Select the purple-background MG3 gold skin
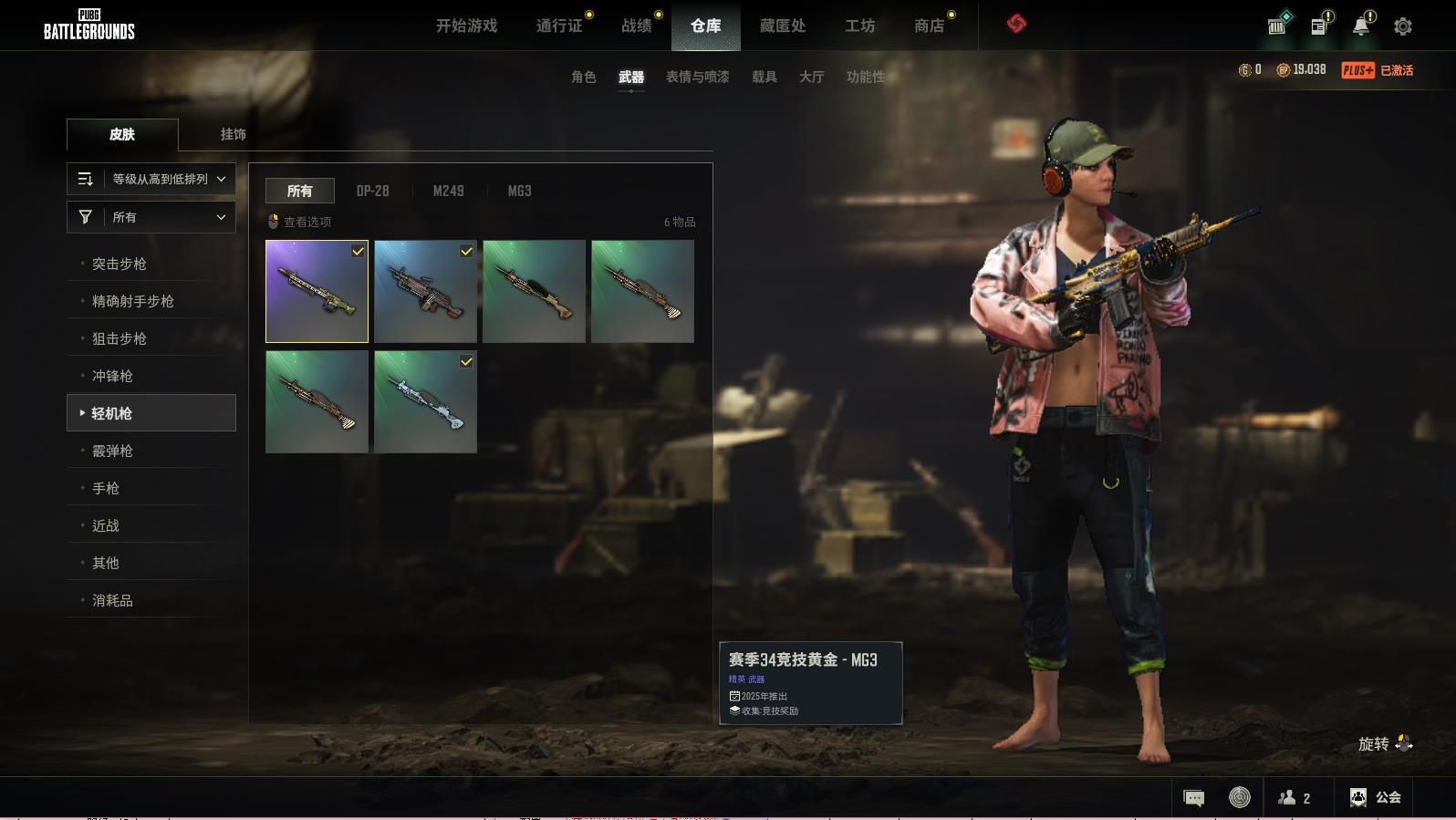 317,291
